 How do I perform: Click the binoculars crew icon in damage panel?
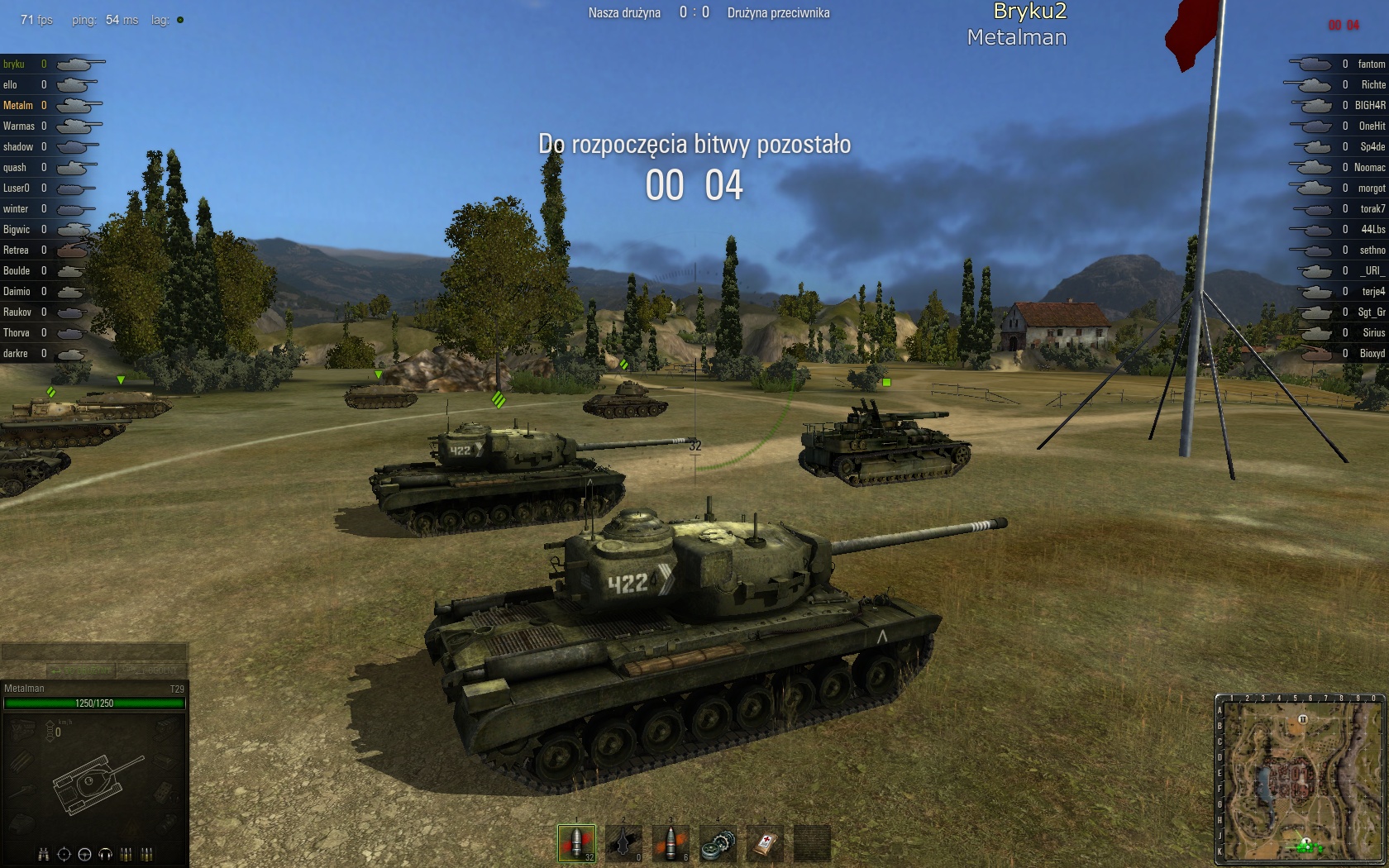(43, 854)
